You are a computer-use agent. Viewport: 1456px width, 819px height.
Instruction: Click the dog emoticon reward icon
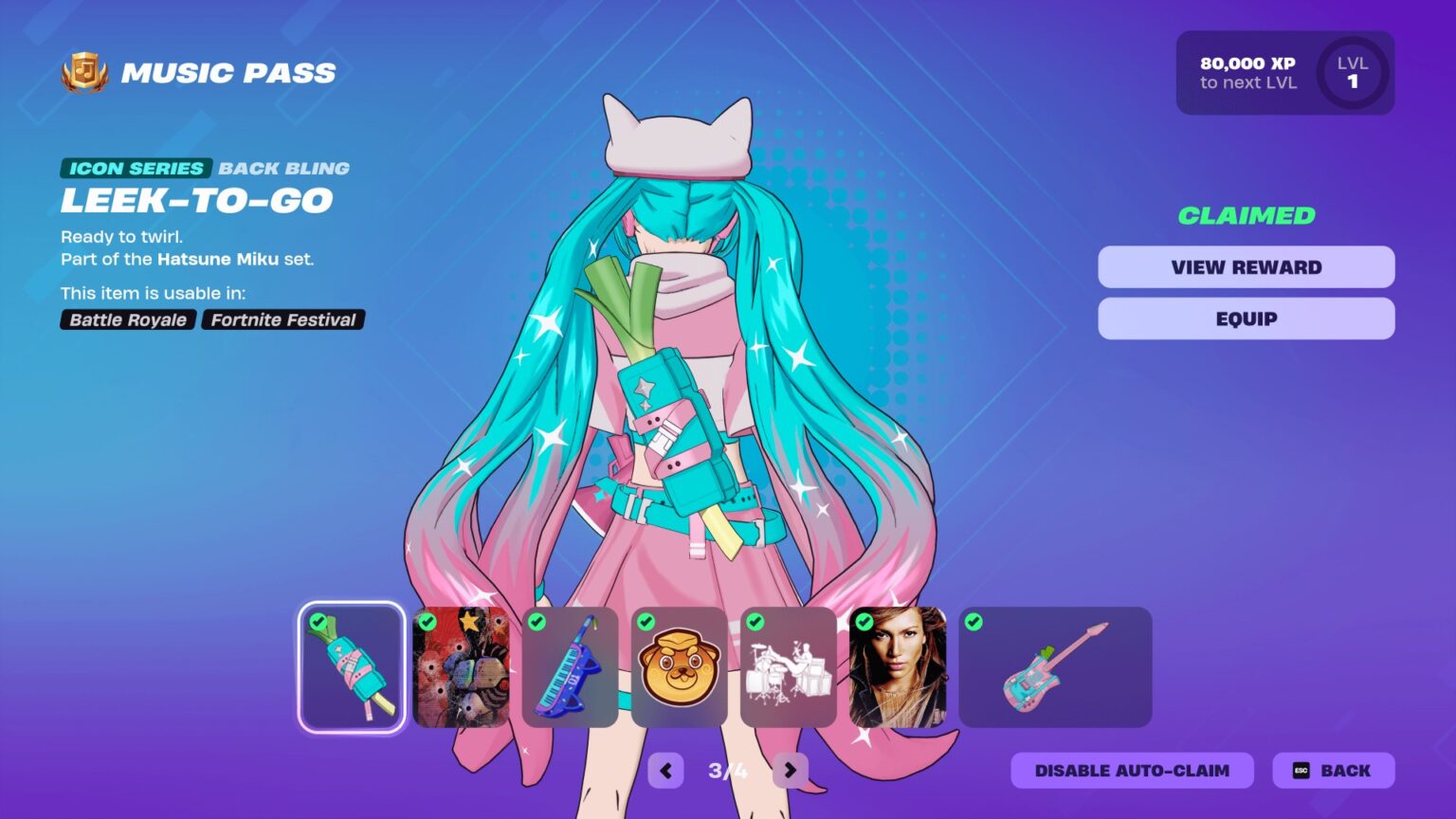[x=679, y=666]
